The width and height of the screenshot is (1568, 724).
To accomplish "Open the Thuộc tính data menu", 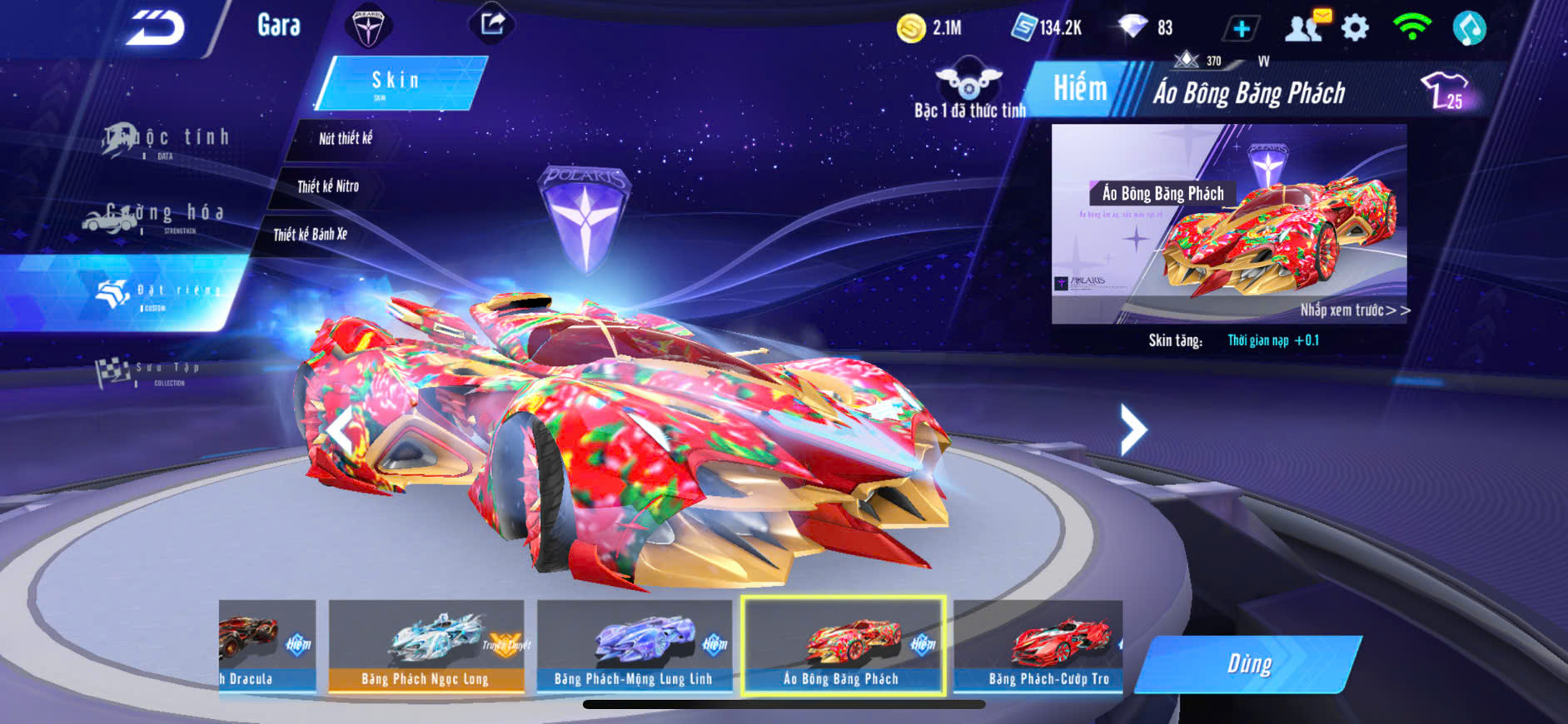I will (x=167, y=140).
